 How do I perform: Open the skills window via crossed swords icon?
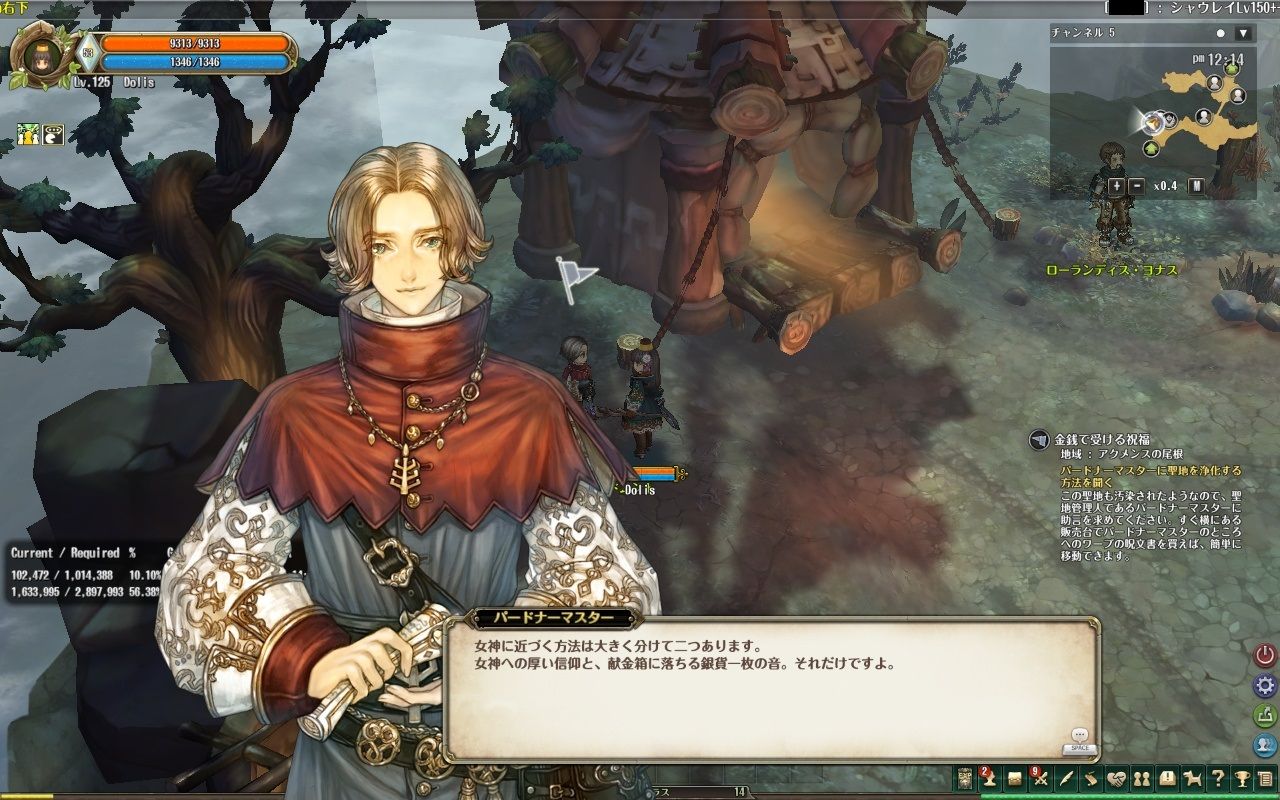[1041, 778]
